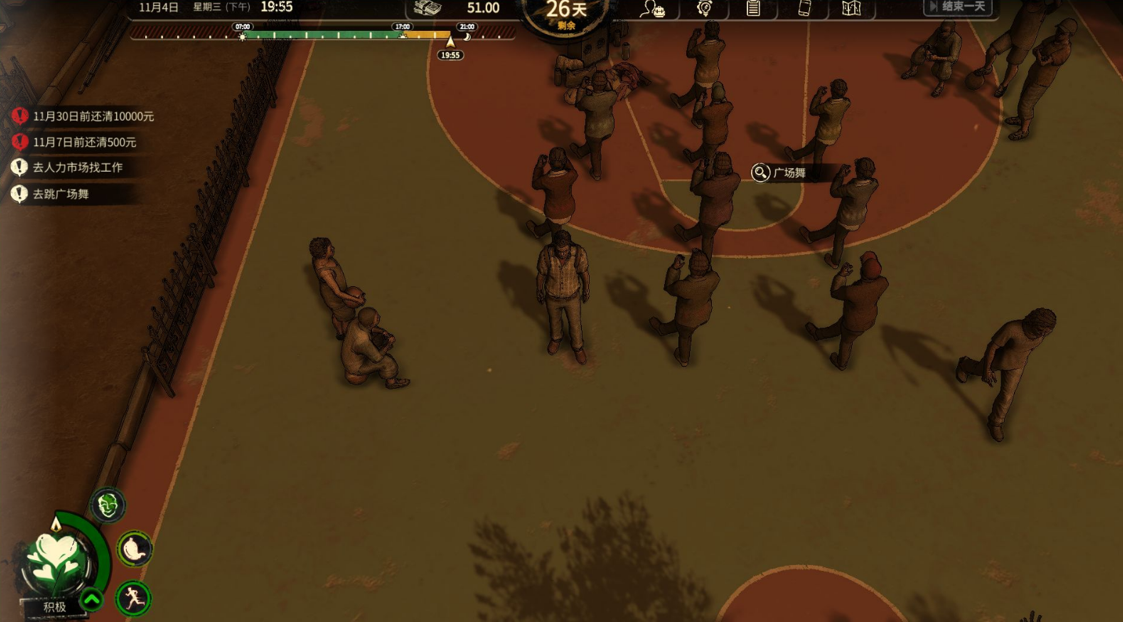
Task: Select the 11月30日前还清10000元 debt objective
Action: coord(92,116)
